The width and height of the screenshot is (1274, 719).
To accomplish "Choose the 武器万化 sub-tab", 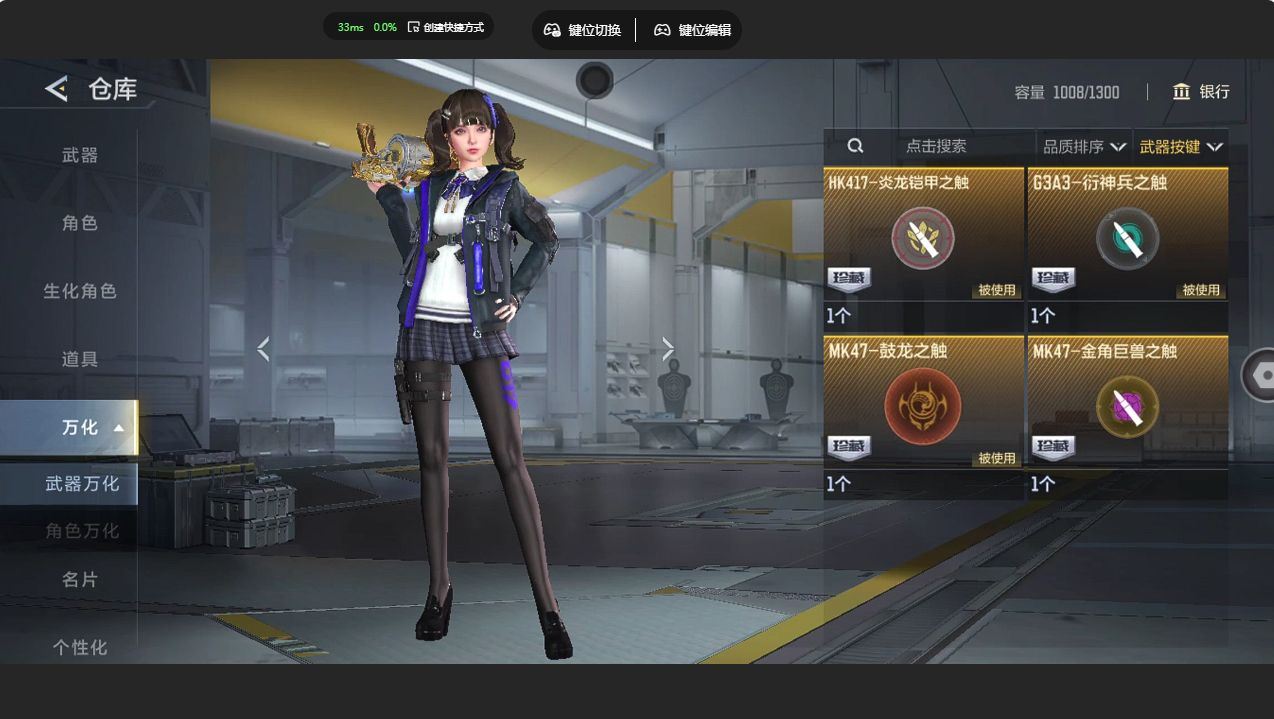I will 82,484.
